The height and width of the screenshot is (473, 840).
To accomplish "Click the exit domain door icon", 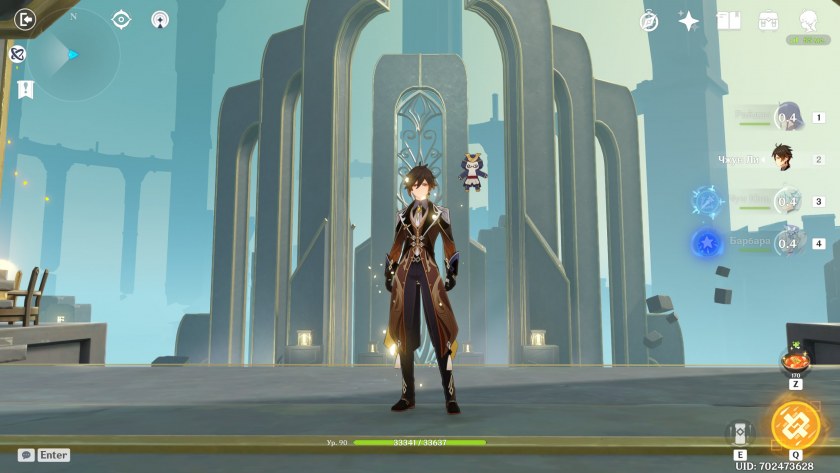I will (x=25, y=18).
